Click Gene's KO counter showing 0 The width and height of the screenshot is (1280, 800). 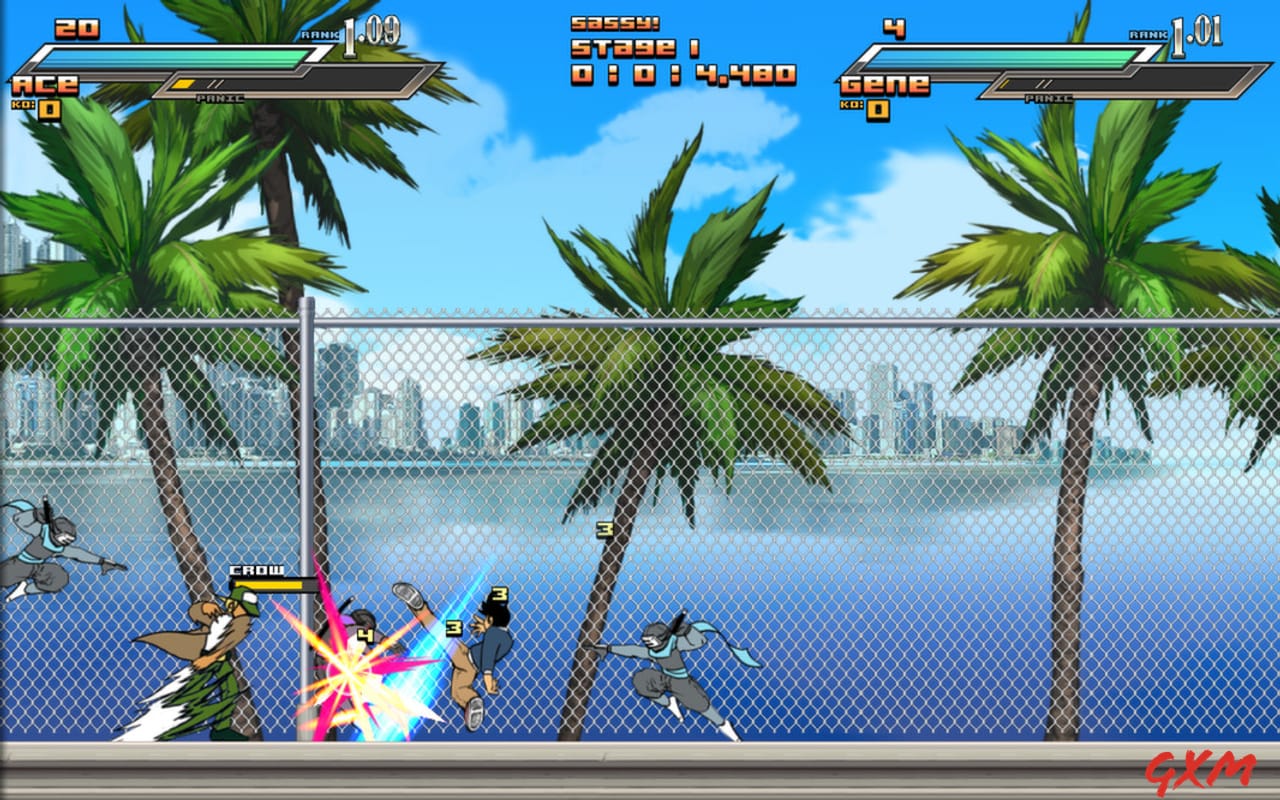point(868,107)
